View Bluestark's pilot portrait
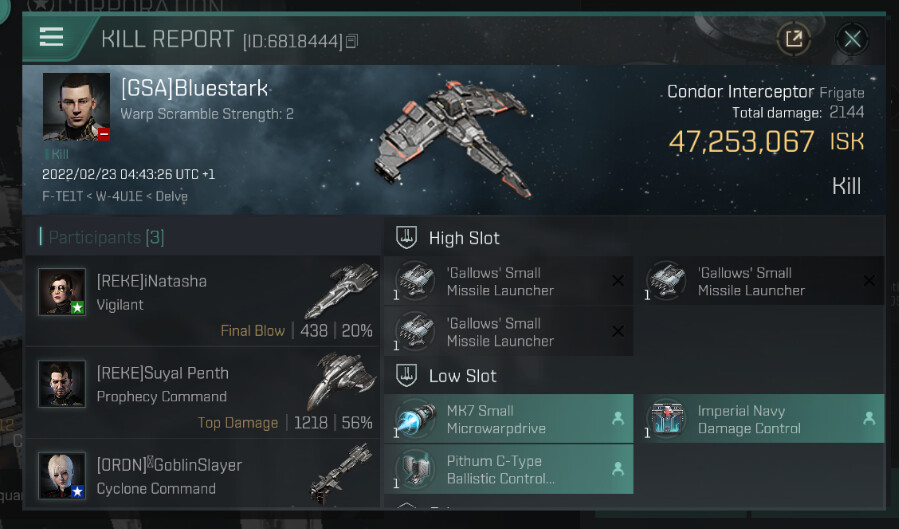The width and height of the screenshot is (899, 529). 76,106
